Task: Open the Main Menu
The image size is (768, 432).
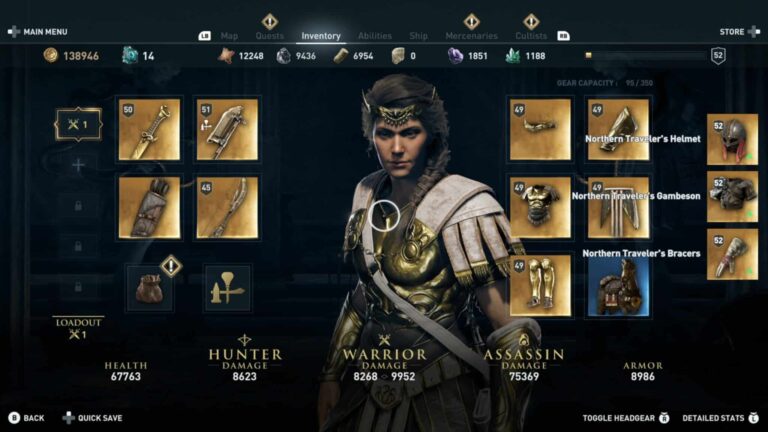Action: coord(39,32)
